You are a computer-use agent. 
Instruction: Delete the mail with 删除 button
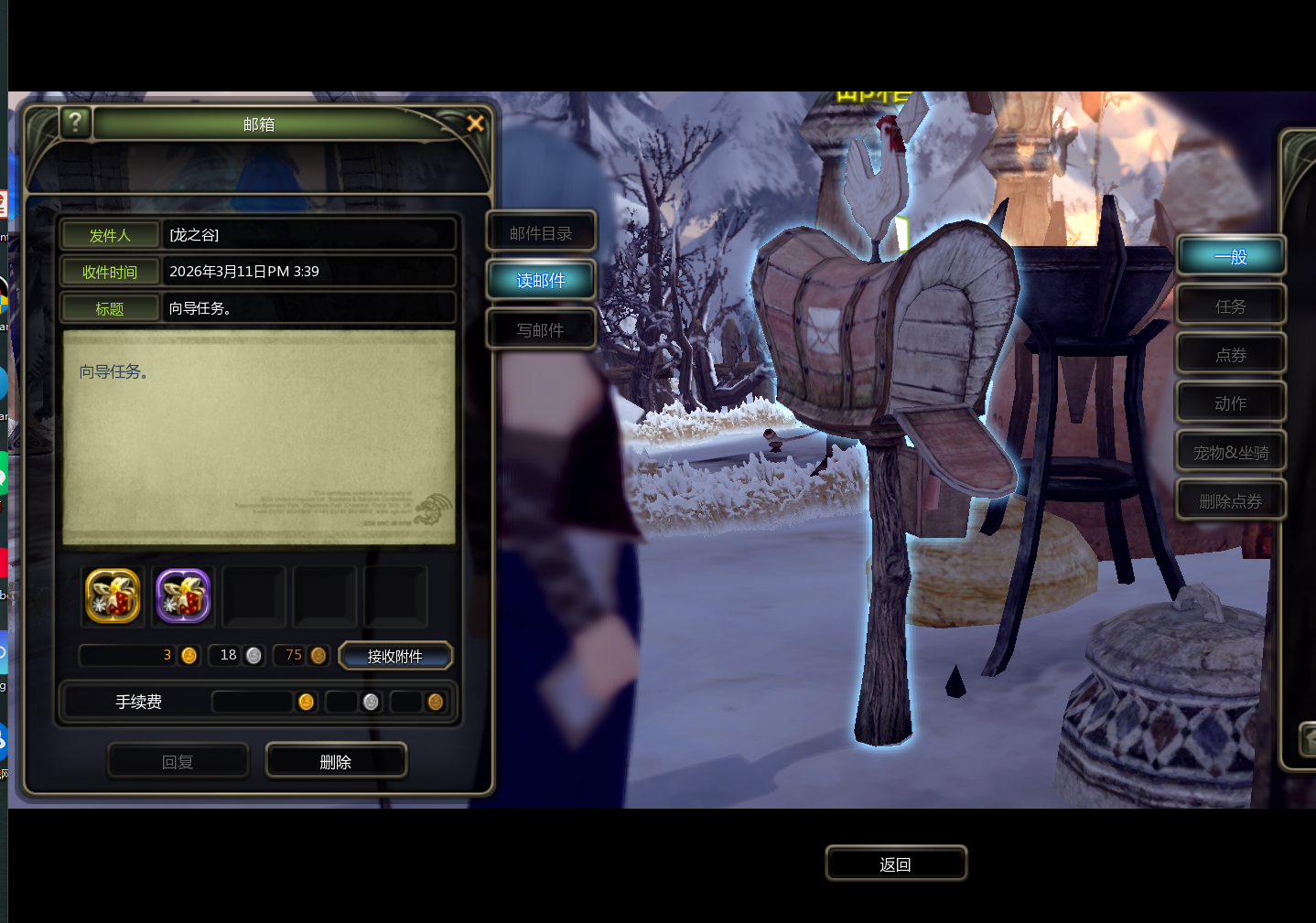336,761
